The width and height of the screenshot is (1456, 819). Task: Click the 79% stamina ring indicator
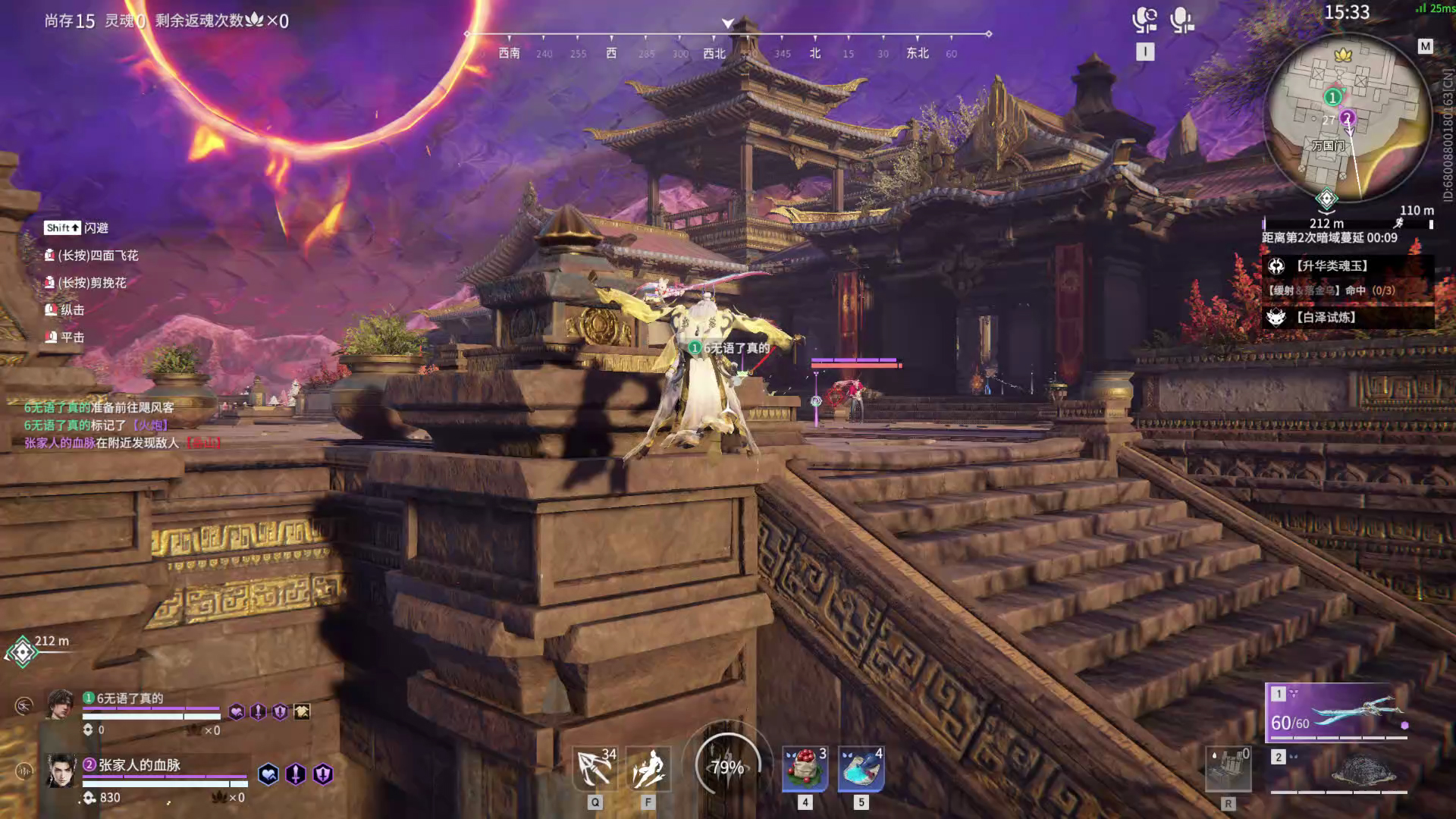[x=729, y=768]
